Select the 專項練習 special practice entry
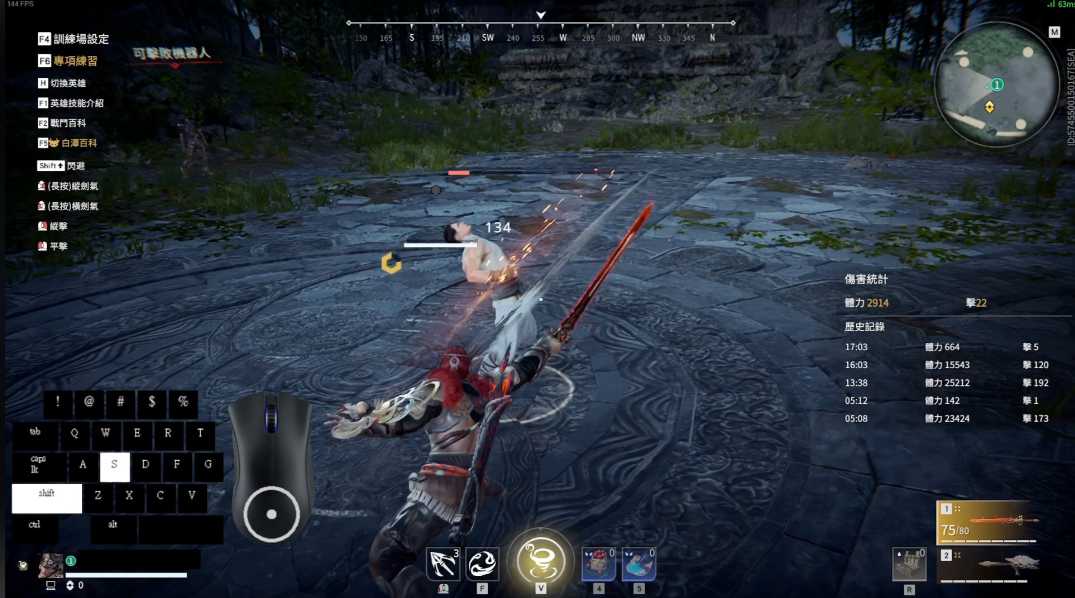The image size is (1075, 598). point(75,61)
